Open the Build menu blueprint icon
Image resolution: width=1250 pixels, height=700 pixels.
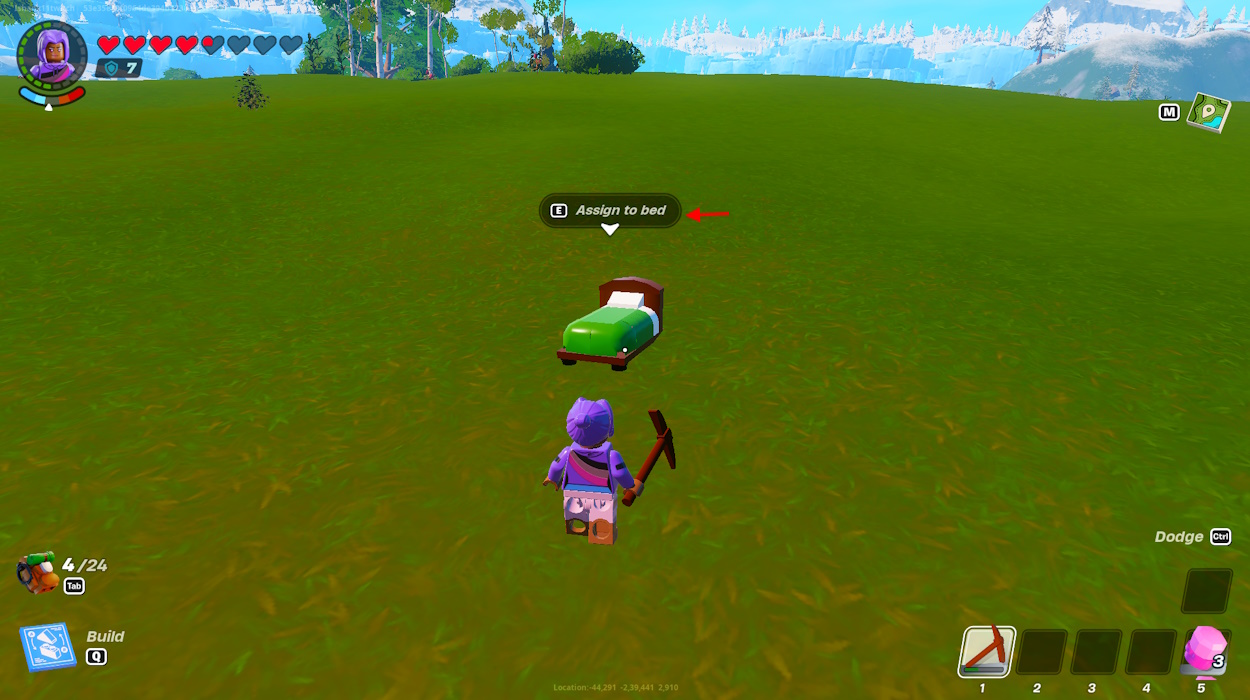(x=48, y=647)
